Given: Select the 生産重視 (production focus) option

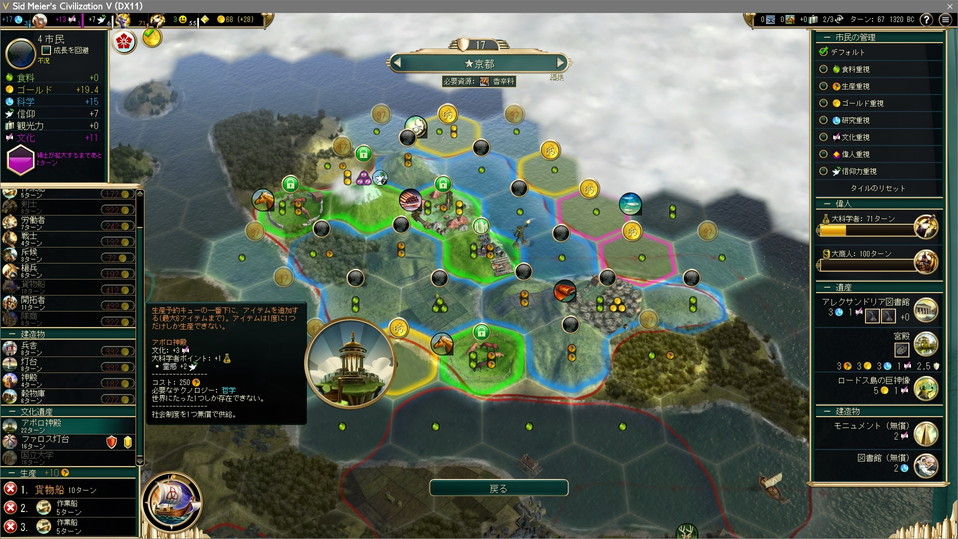Looking at the screenshot, I should tap(823, 86).
